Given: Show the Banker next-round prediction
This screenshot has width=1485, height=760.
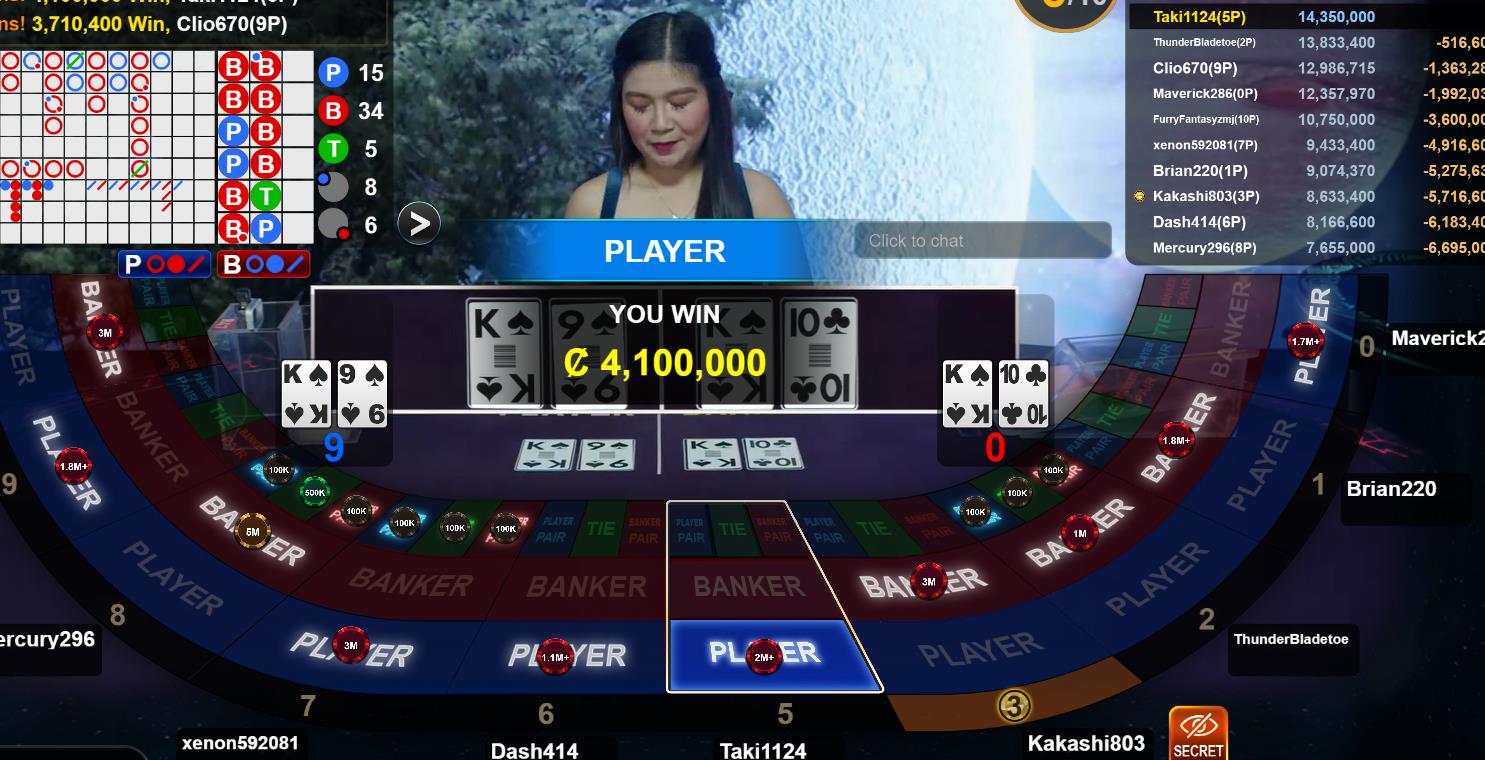Looking at the screenshot, I should [264, 265].
